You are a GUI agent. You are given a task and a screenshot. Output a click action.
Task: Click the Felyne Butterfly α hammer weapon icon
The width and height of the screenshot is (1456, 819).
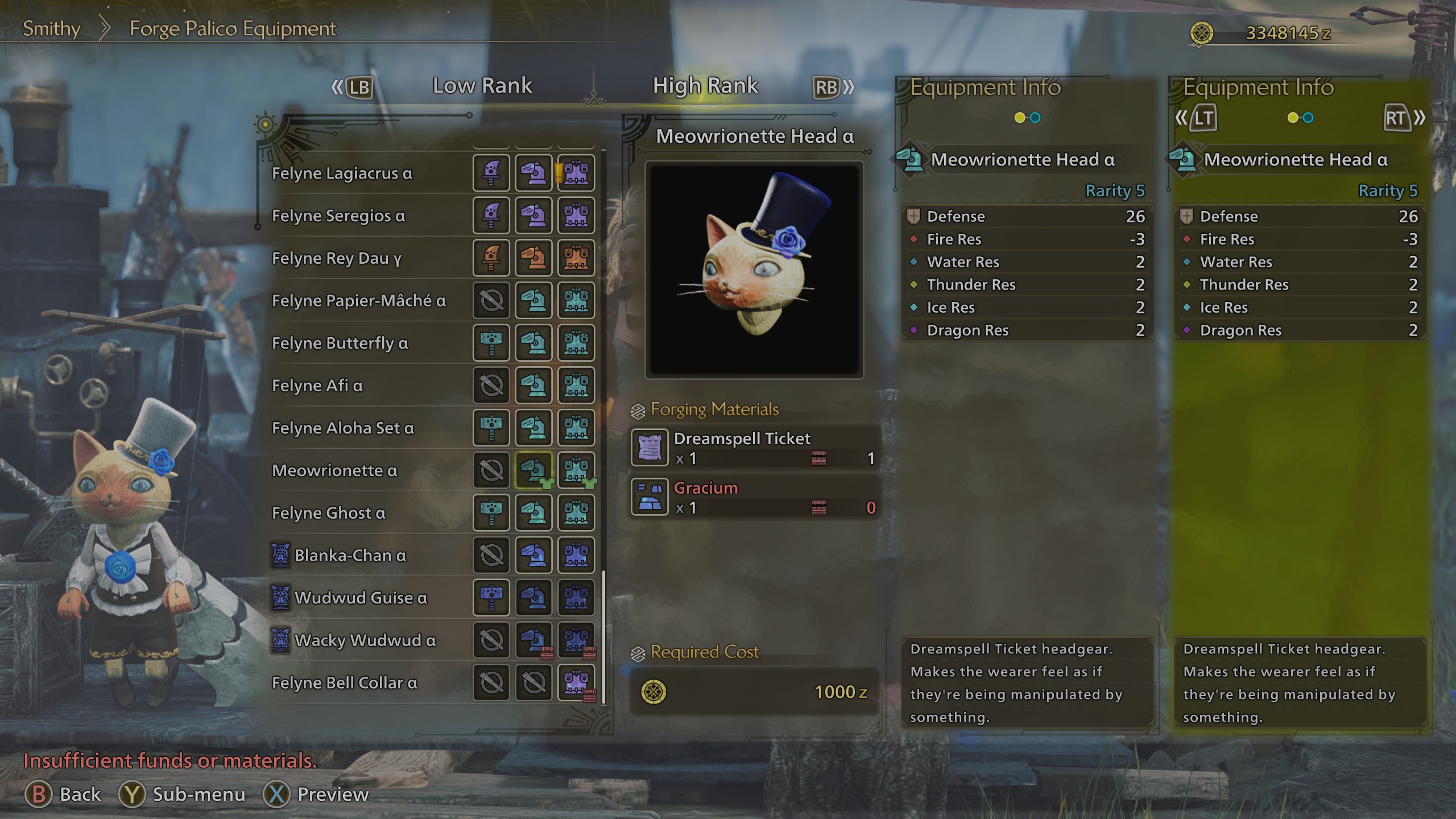coord(491,344)
